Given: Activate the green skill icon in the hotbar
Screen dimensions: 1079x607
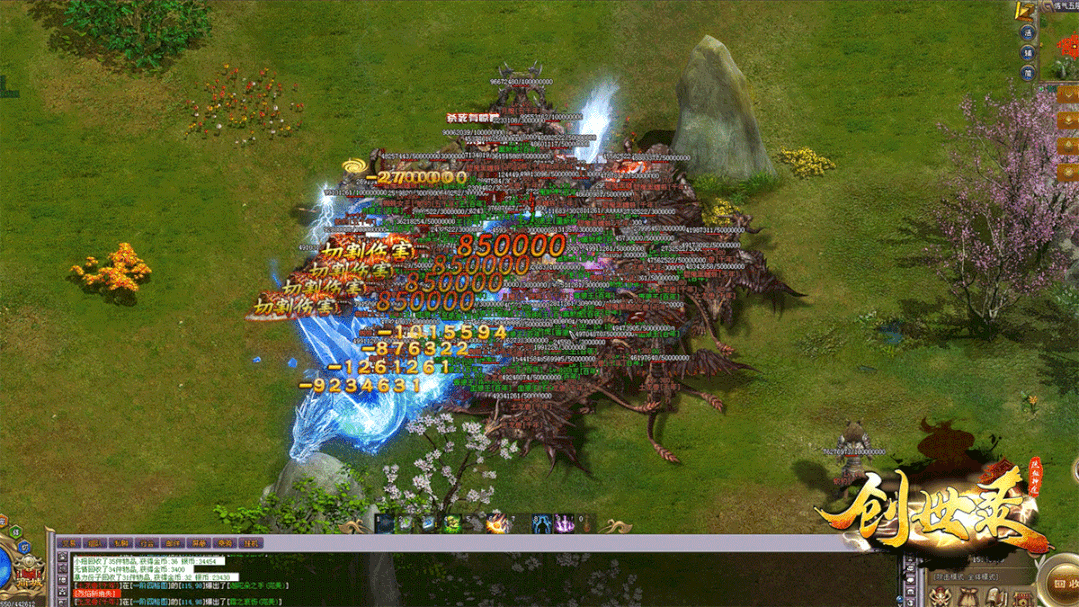Looking at the screenshot, I should click(x=452, y=523).
